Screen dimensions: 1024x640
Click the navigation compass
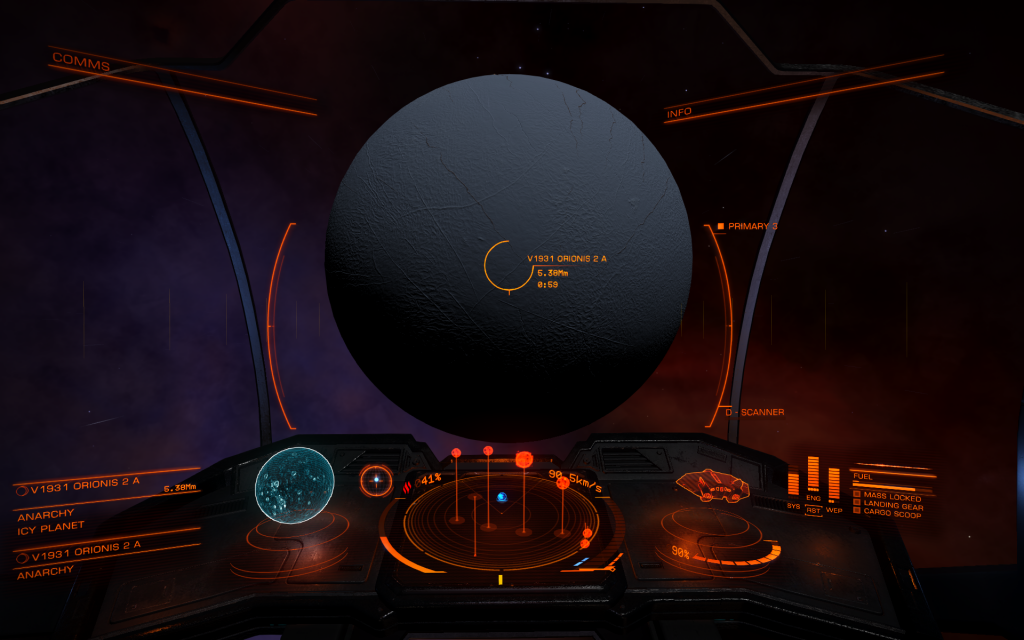377,481
